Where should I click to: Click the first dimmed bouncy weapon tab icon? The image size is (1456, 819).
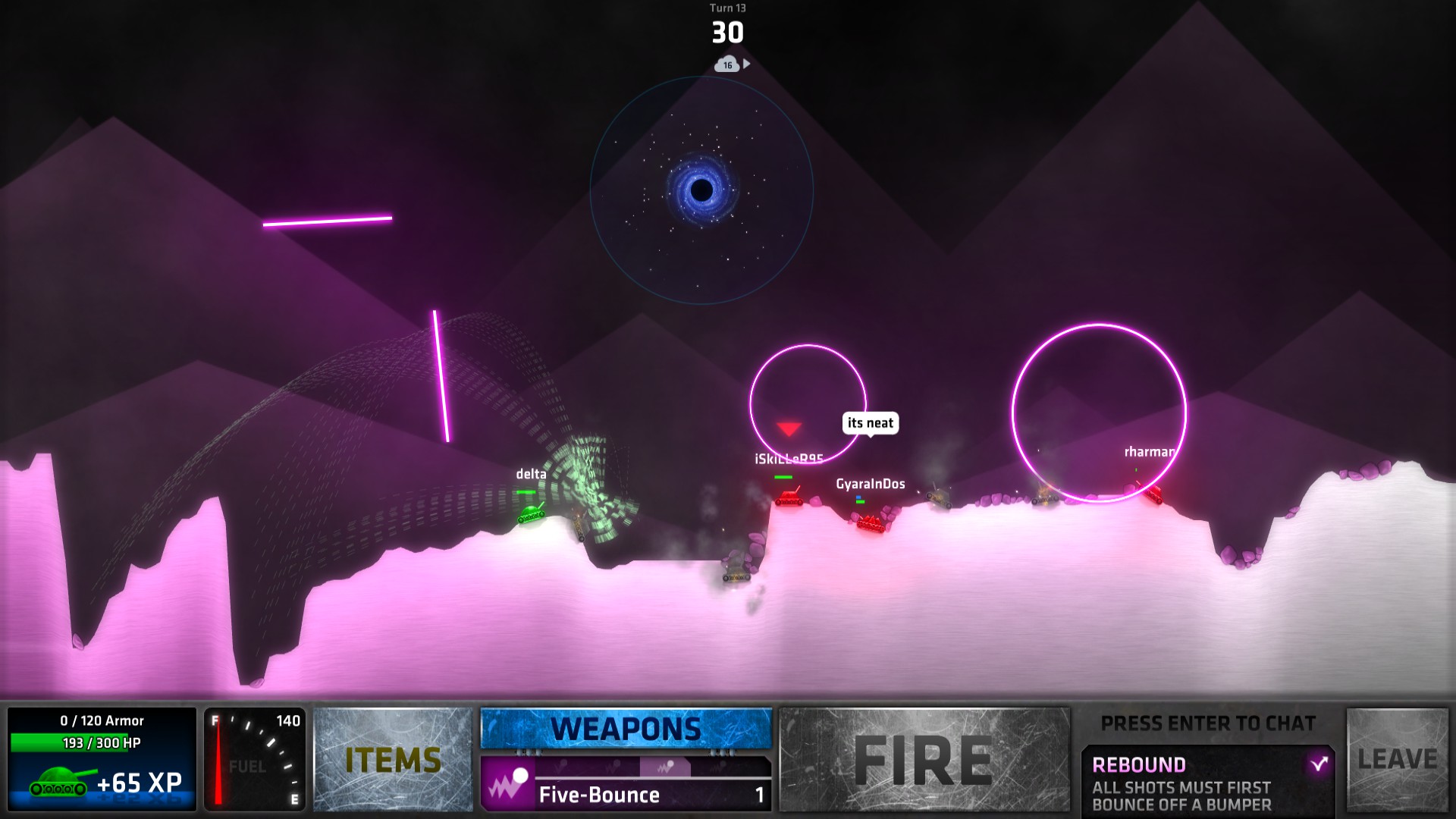[562, 764]
